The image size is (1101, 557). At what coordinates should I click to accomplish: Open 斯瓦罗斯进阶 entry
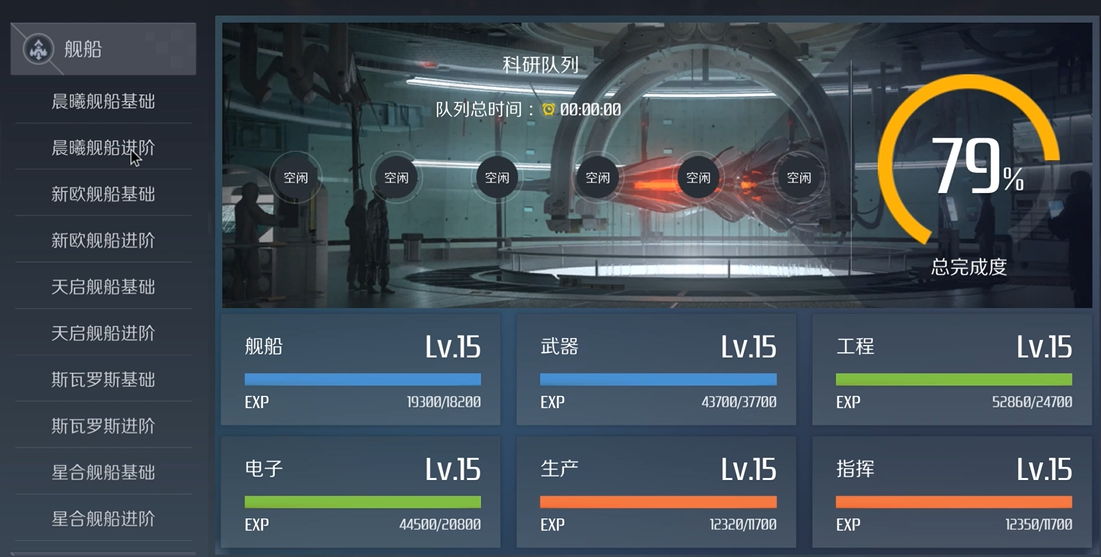pyautogui.click(x=103, y=426)
